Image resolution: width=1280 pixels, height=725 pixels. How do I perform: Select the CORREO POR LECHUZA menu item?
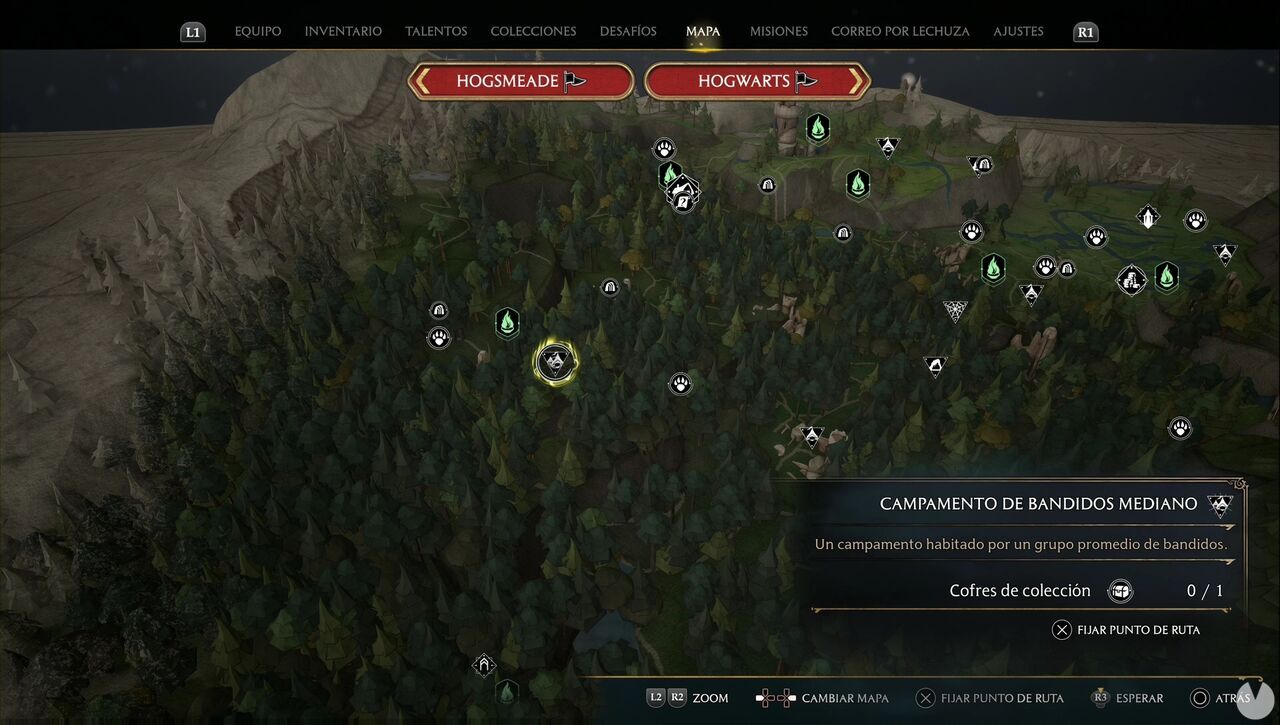click(x=899, y=31)
